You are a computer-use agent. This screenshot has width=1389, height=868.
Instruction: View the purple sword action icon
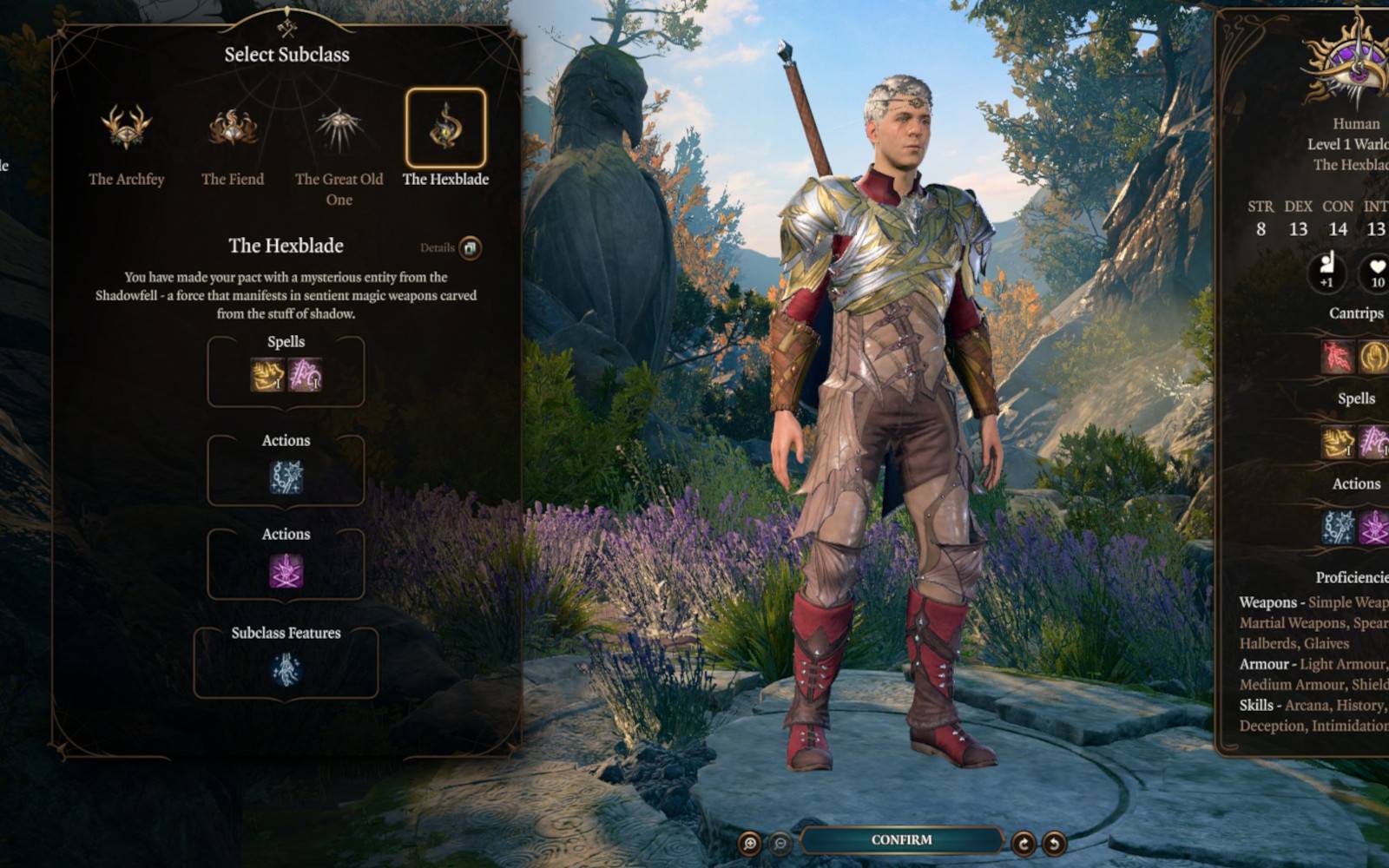[x=286, y=571]
